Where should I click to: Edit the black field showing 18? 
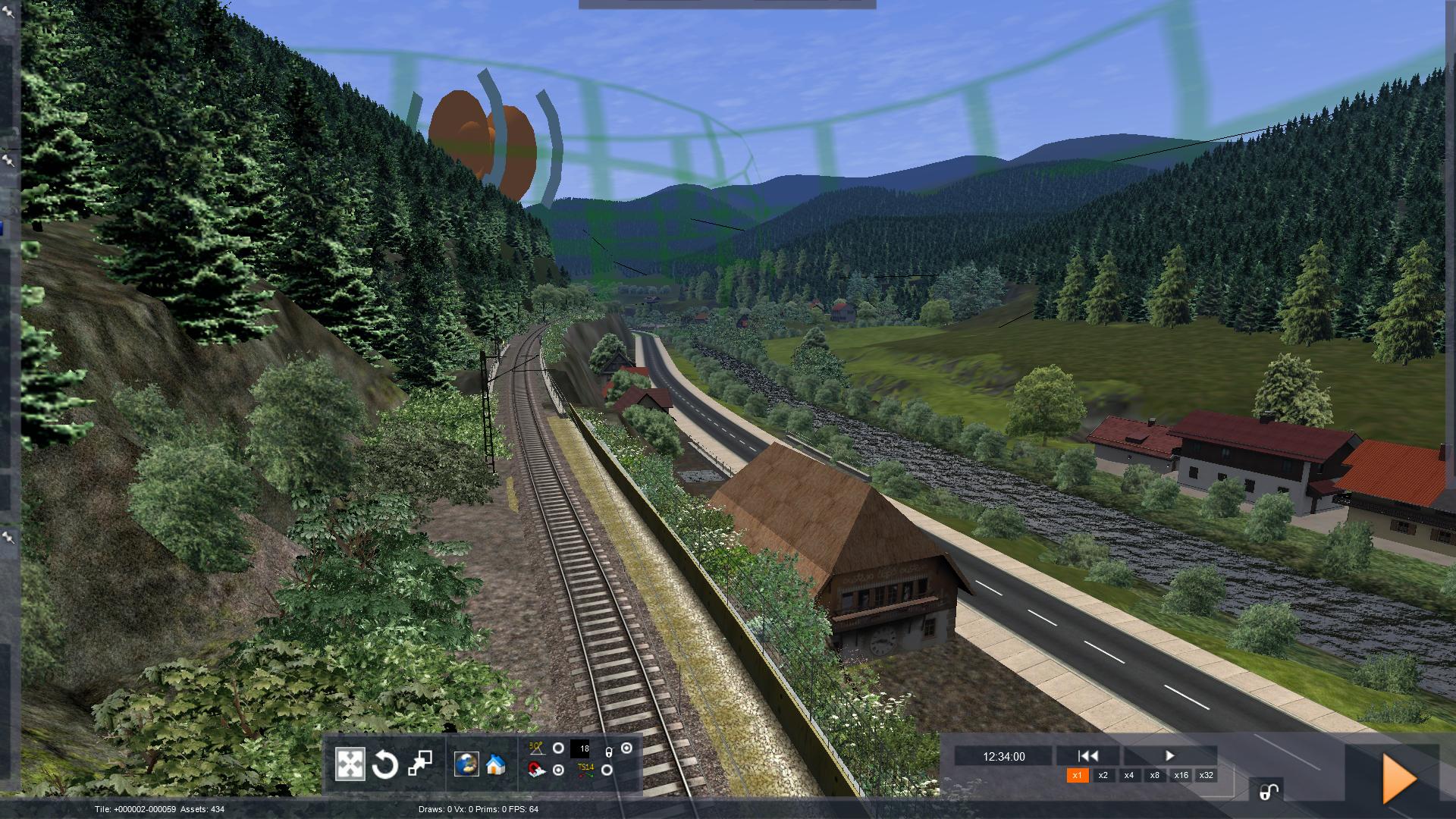tap(580, 749)
